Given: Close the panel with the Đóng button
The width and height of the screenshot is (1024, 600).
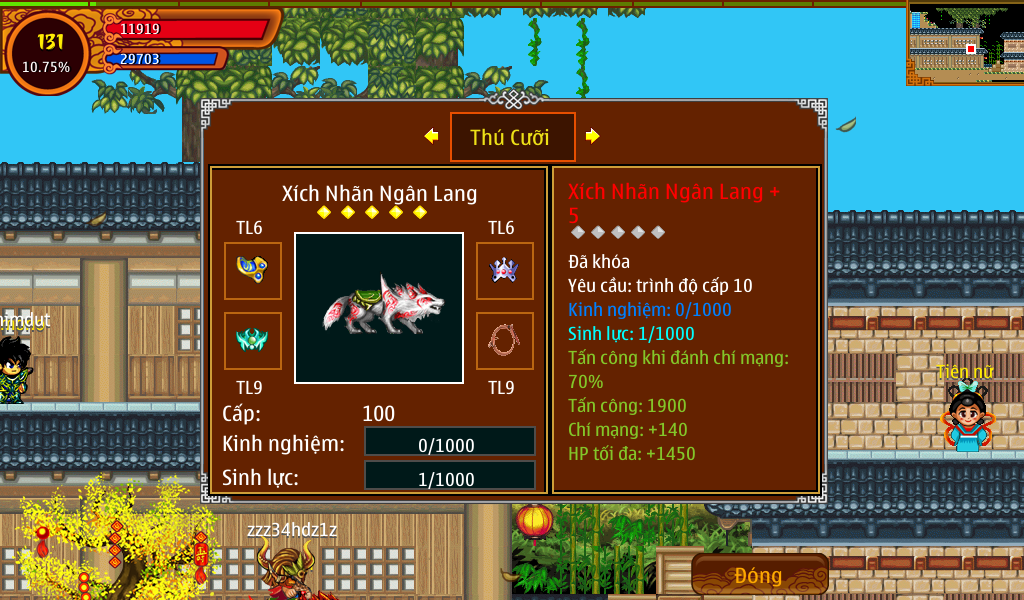Looking at the screenshot, I should click(x=759, y=575).
